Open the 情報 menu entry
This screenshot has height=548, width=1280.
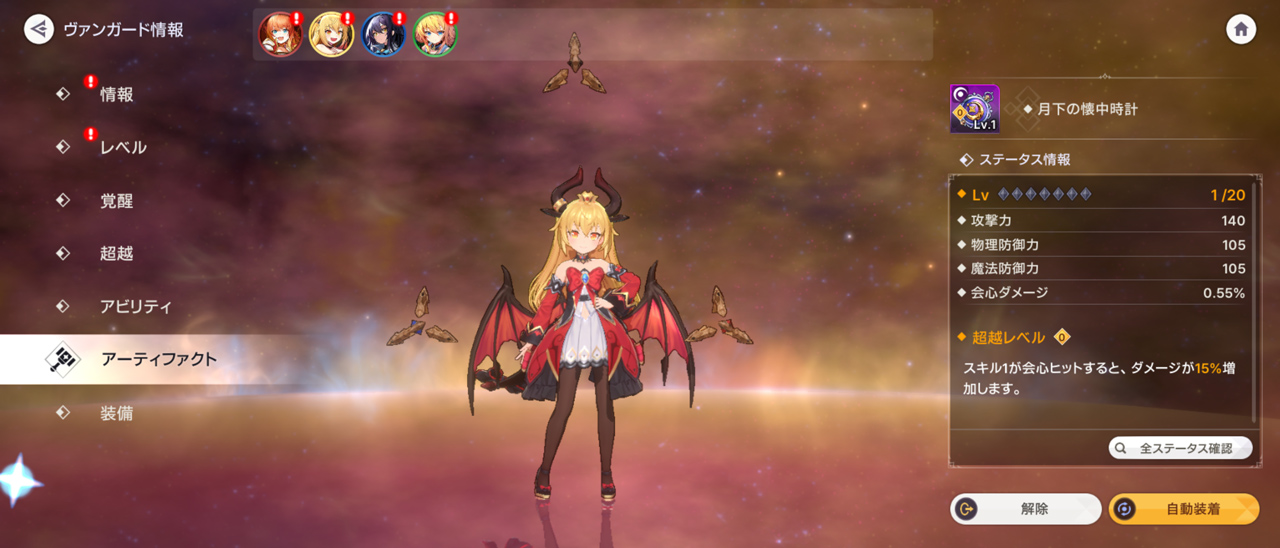[116, 94]
